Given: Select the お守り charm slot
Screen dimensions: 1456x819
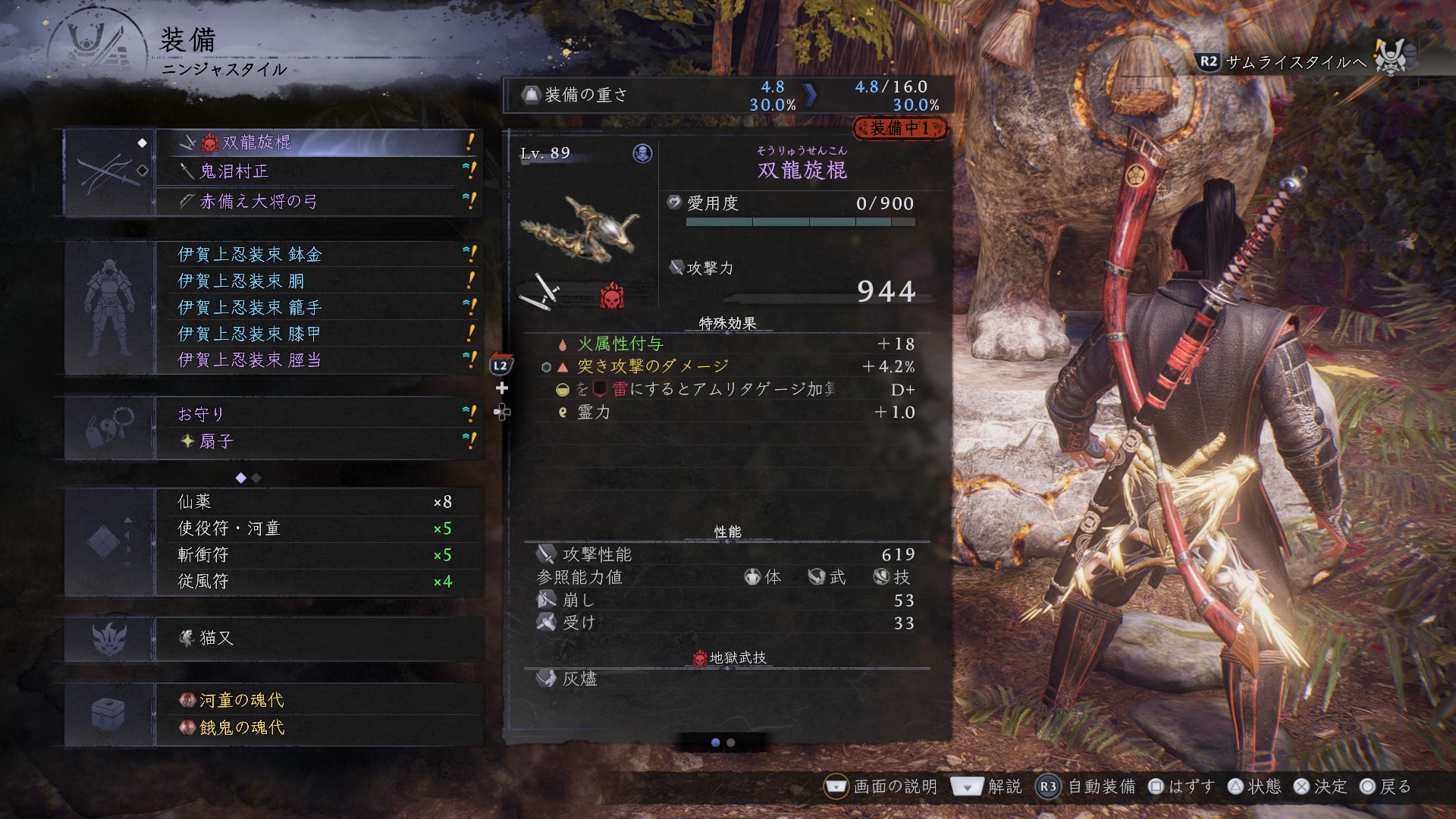Looking at the screenshot, I should coord(318,414).
